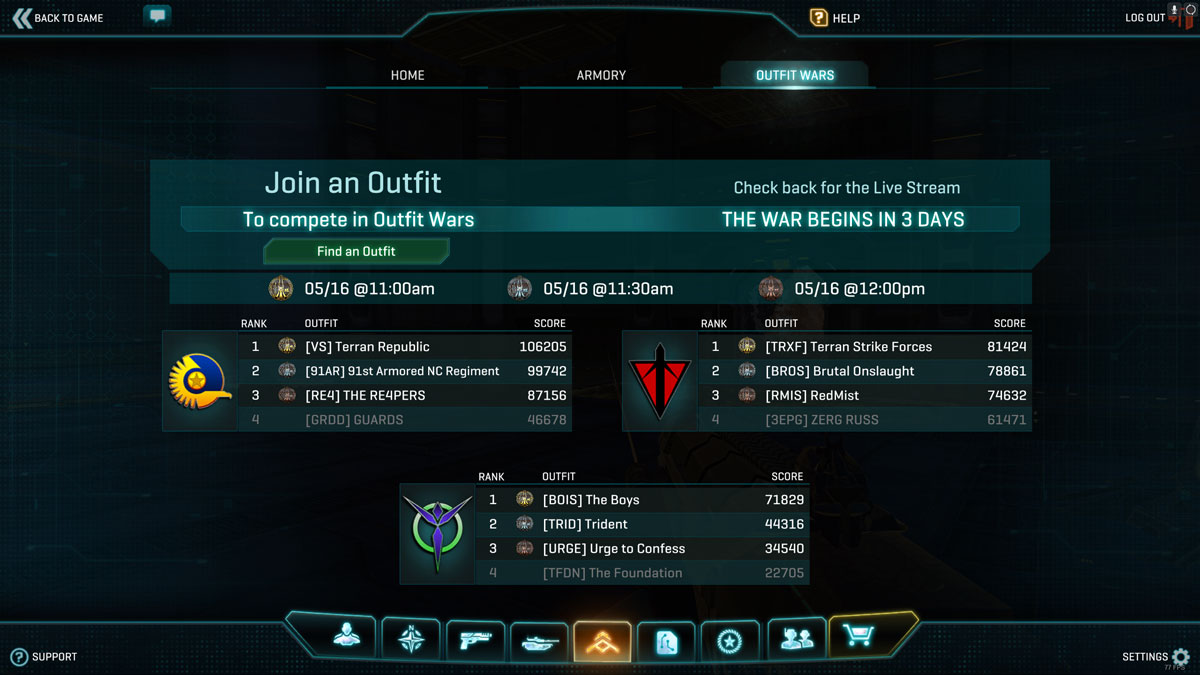Screen dimensions: 1200x675
Task: Open the tank vehicles icon
Action: click(x=539, y=641)
